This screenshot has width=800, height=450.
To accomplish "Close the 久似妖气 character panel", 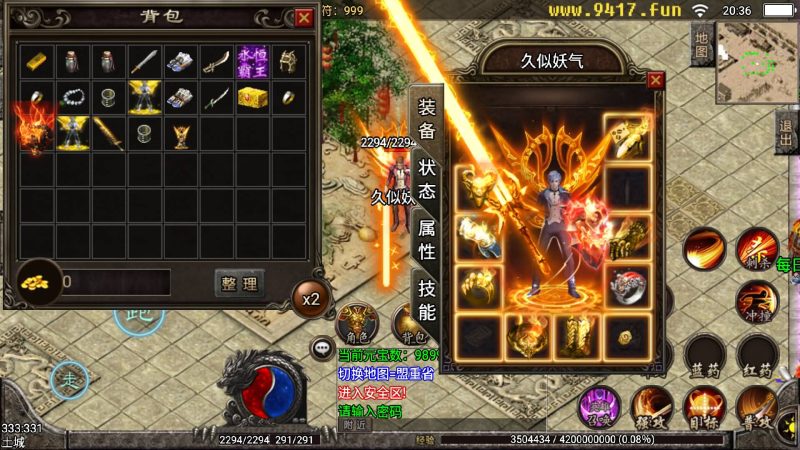I will tap(656, 80).
